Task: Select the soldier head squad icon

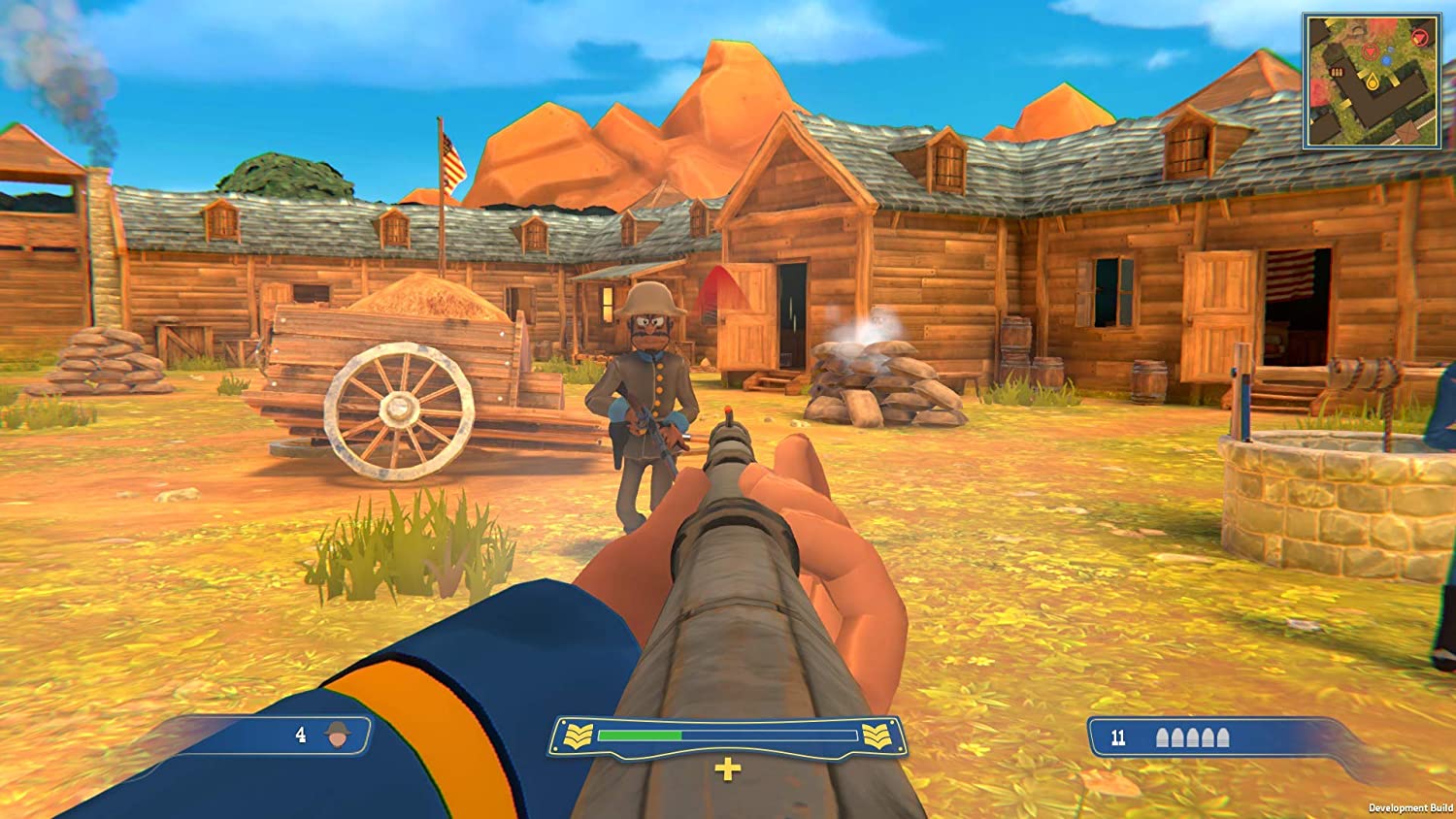Action: tap(338, 736)
